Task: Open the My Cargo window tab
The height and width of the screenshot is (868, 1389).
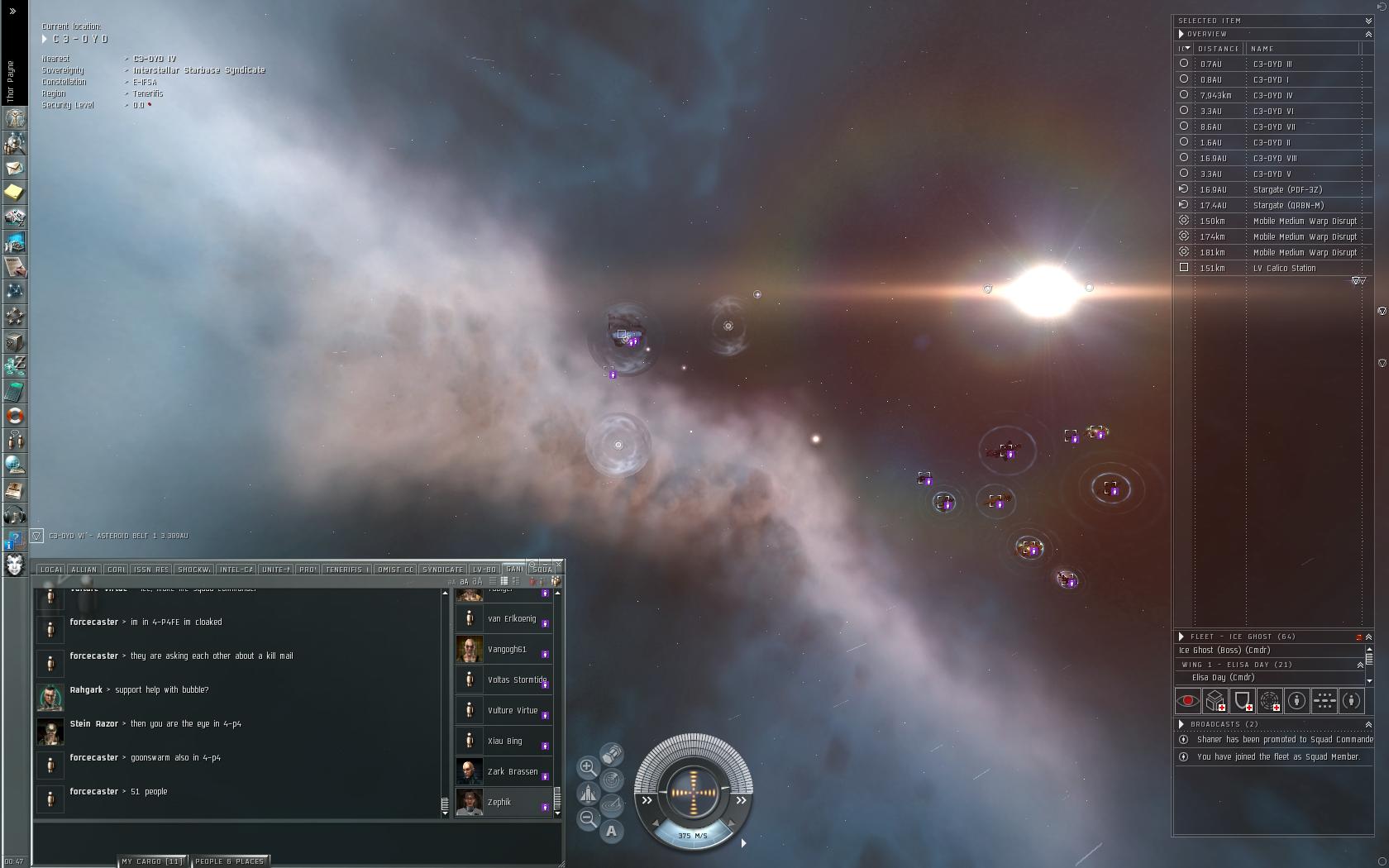Action: pyautogui.click(x=152, y=861)
